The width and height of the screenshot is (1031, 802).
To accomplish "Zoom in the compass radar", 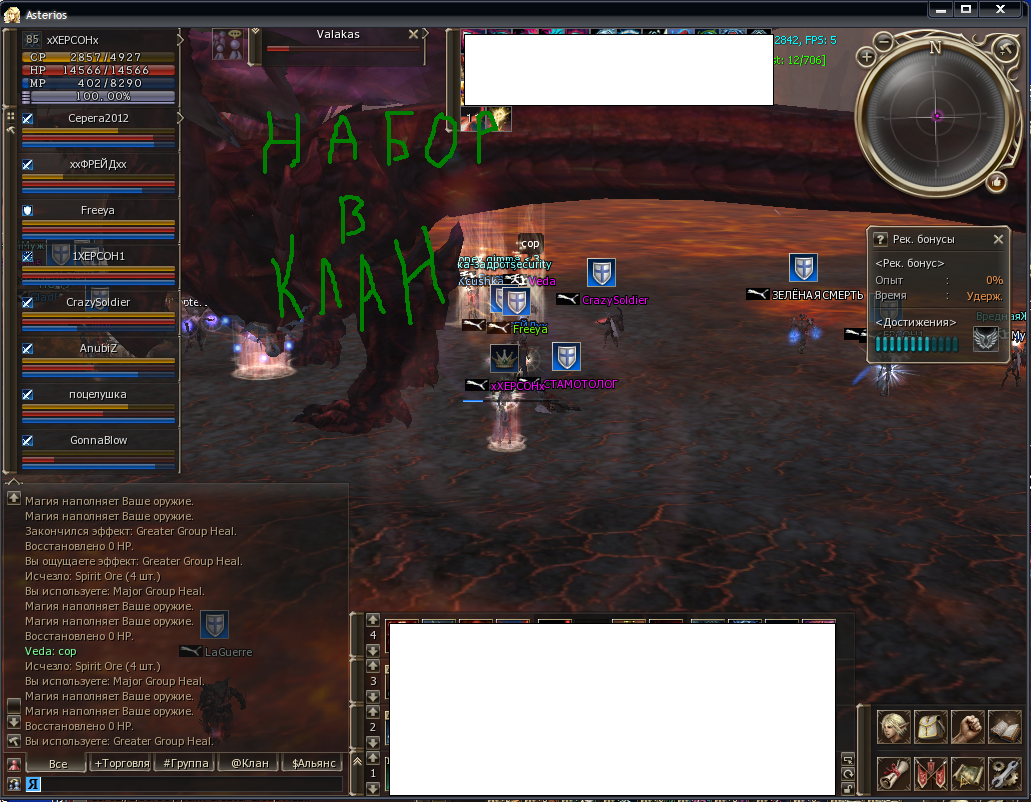I will click(x=867, y=57).
